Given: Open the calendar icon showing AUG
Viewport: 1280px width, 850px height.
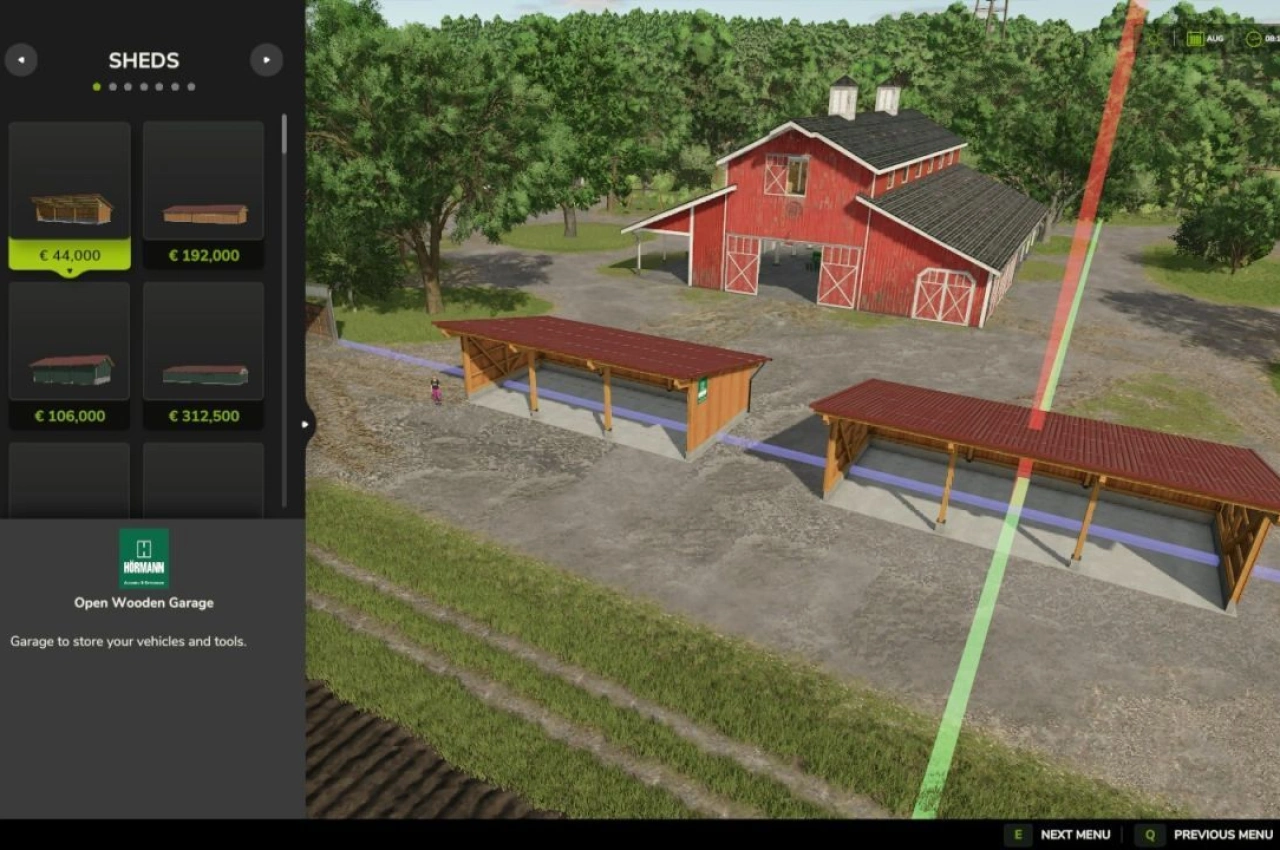Looking at the screenshot, I should coord(1195,39).
